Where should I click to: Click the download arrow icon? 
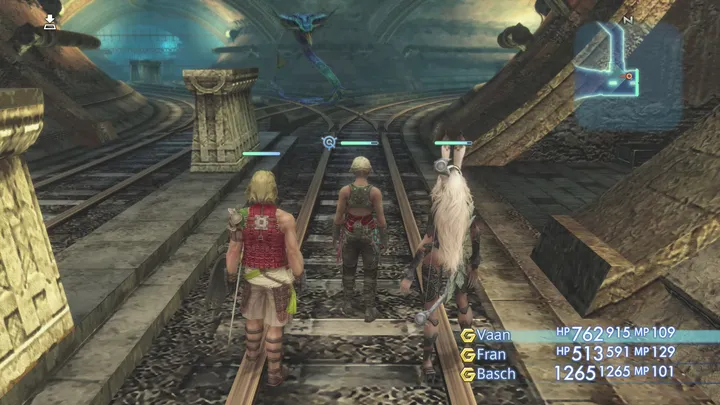pyautogui.click(x=50, y=20)
